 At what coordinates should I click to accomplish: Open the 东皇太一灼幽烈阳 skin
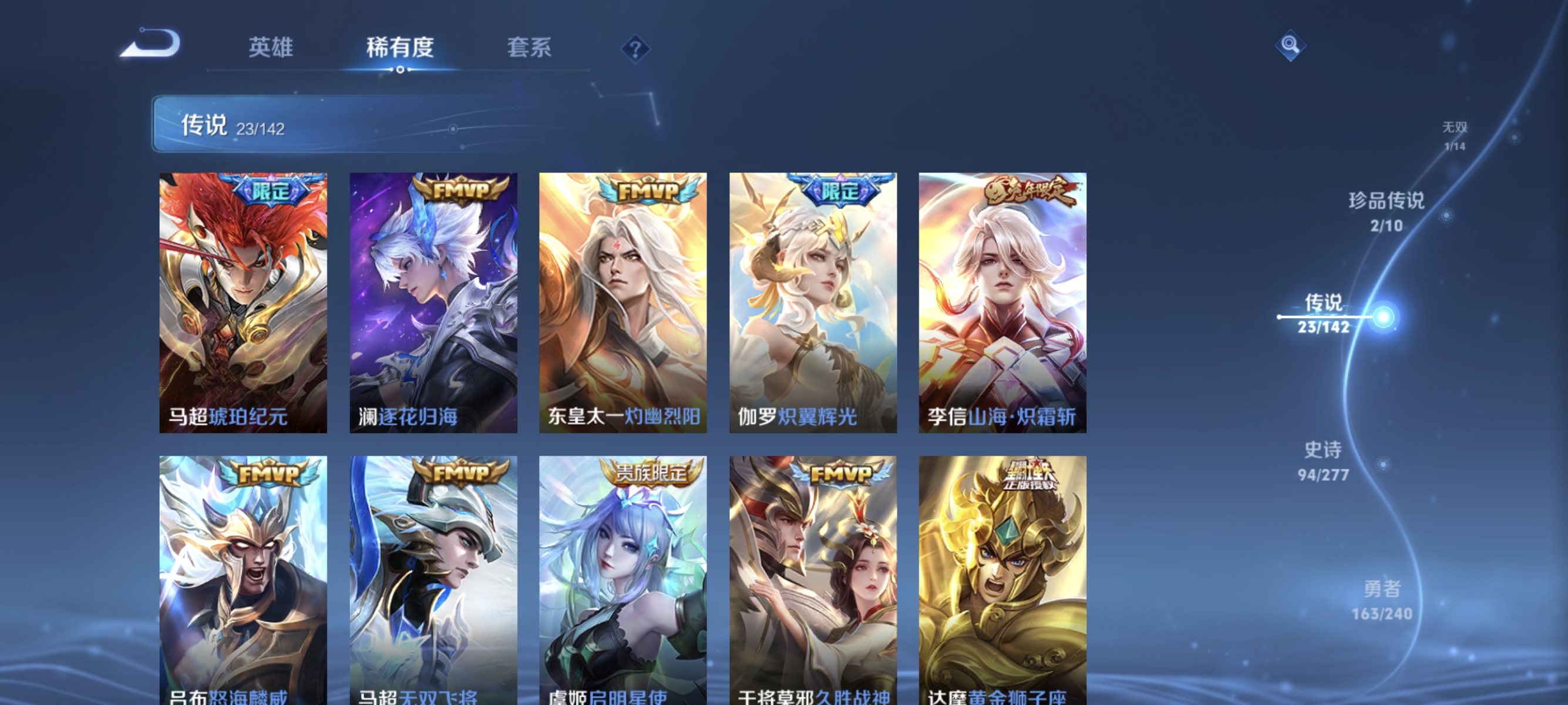coord(622,304)
